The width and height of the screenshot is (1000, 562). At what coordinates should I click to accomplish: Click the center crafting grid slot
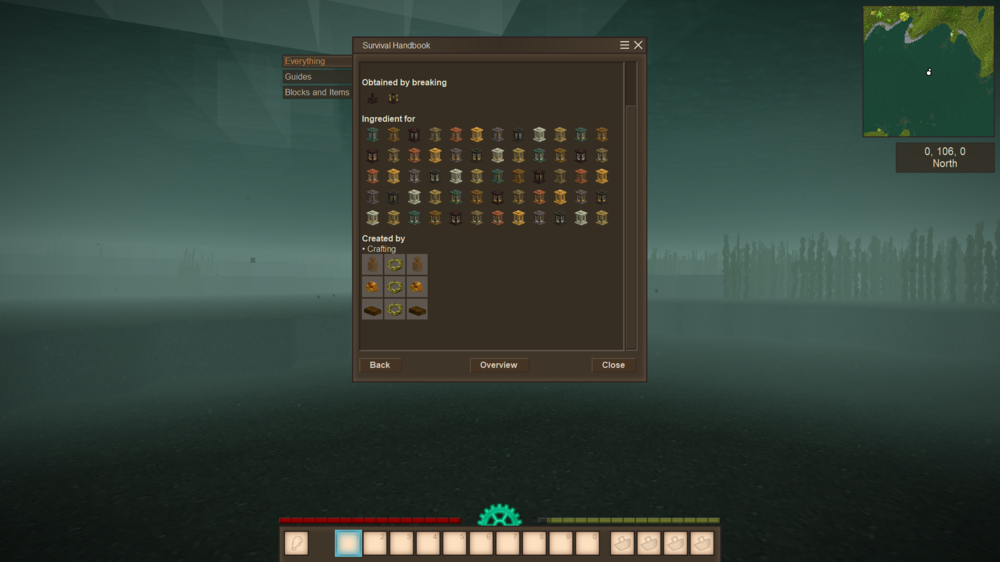(395, 287)
